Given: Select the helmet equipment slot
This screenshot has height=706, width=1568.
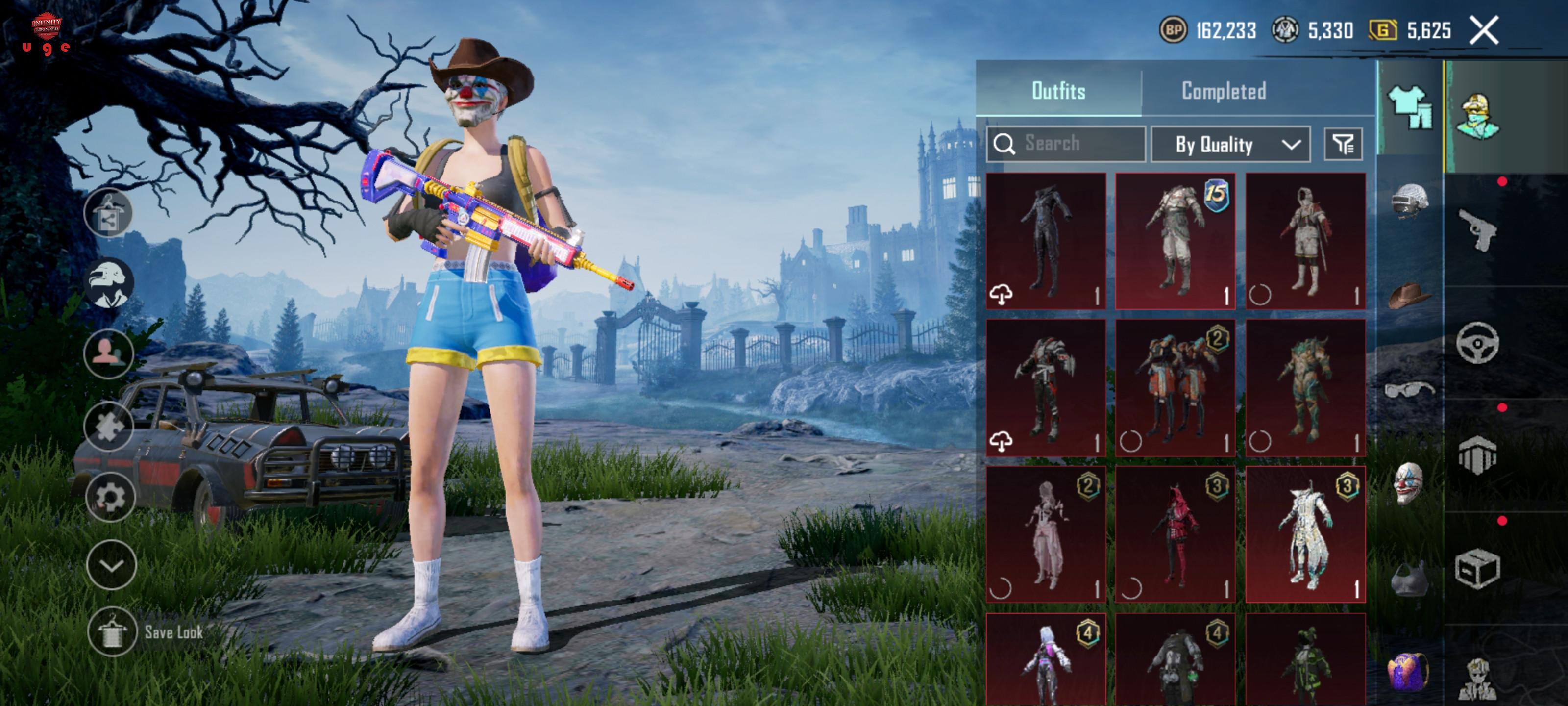Looking at the screenshot, I should (1409, 201).
